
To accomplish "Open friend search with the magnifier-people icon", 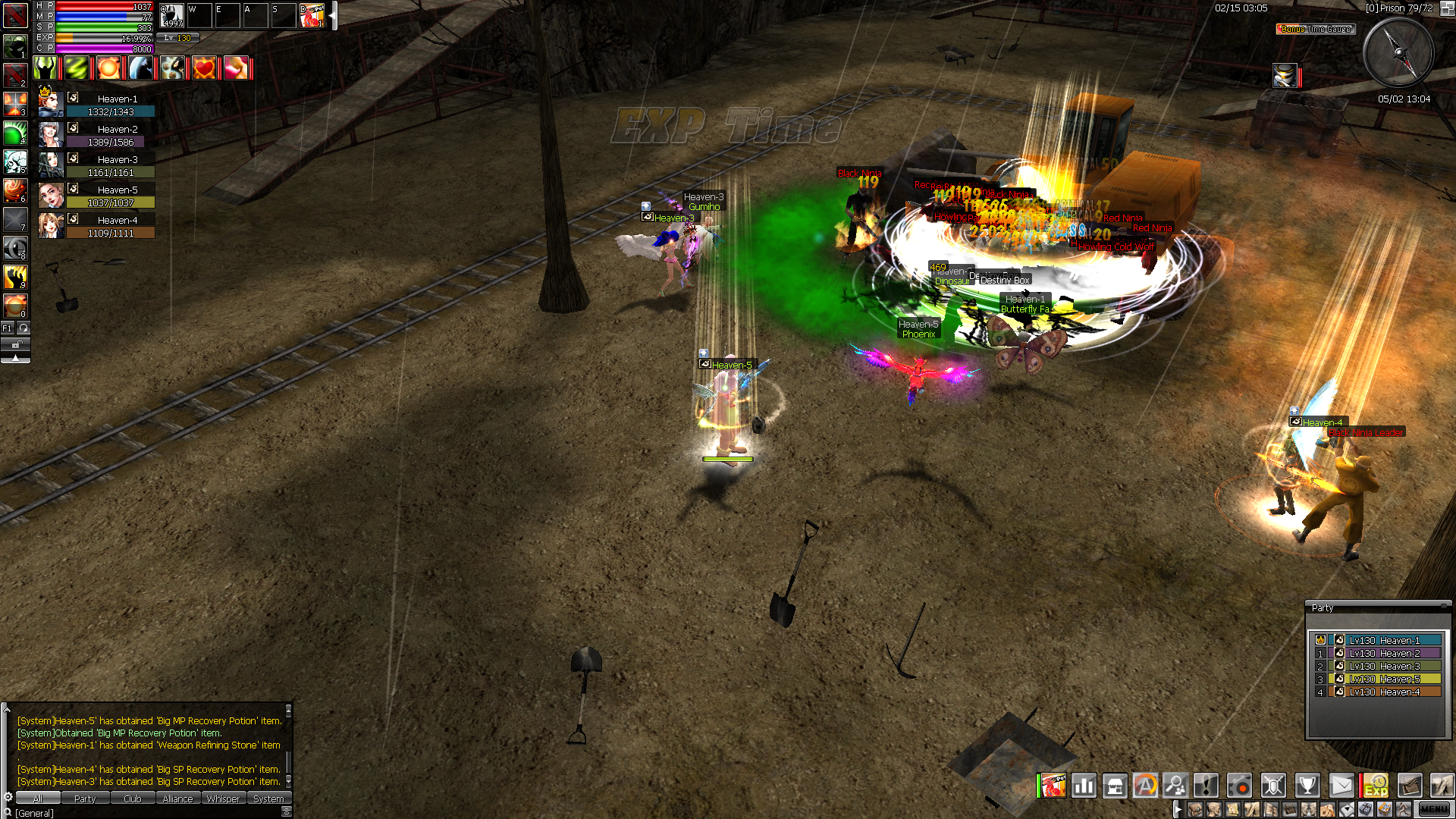I will coord(1175,786).
